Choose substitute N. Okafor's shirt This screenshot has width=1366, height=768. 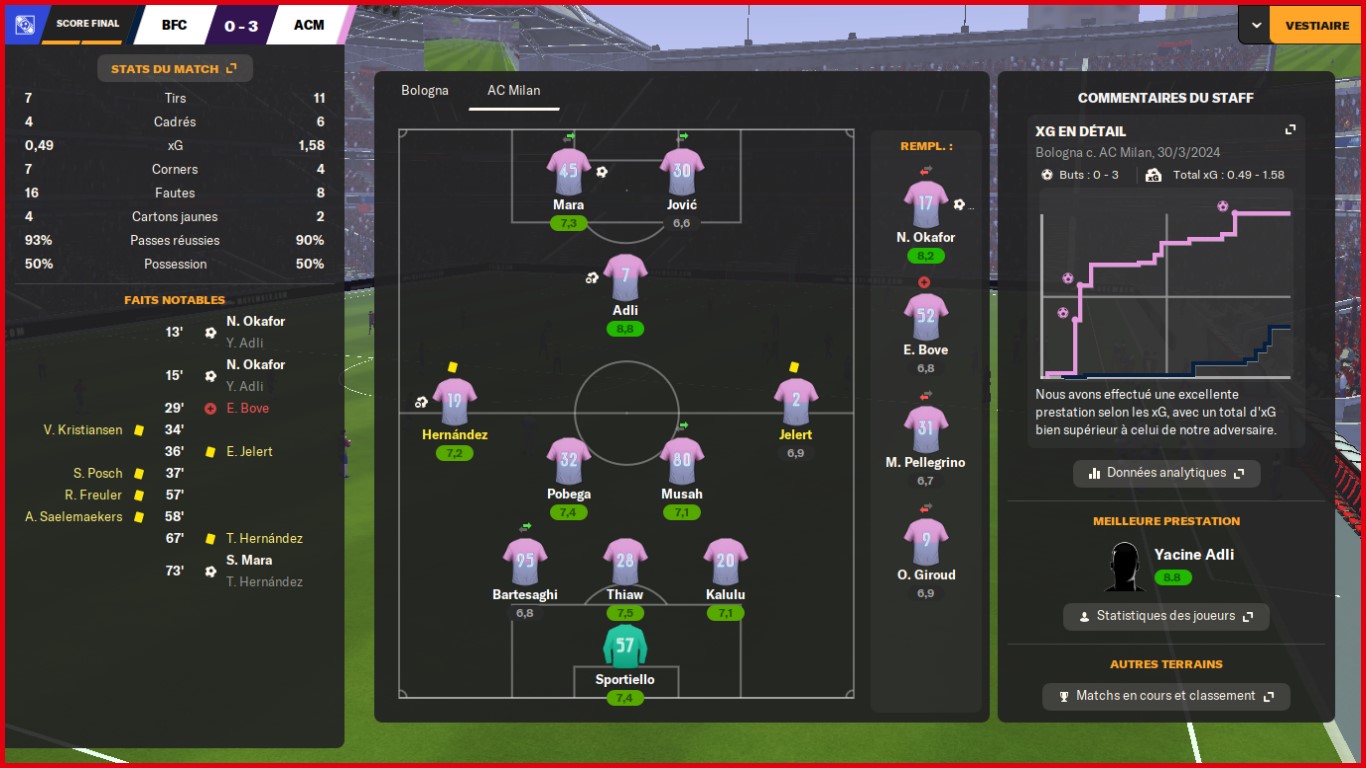925,204
